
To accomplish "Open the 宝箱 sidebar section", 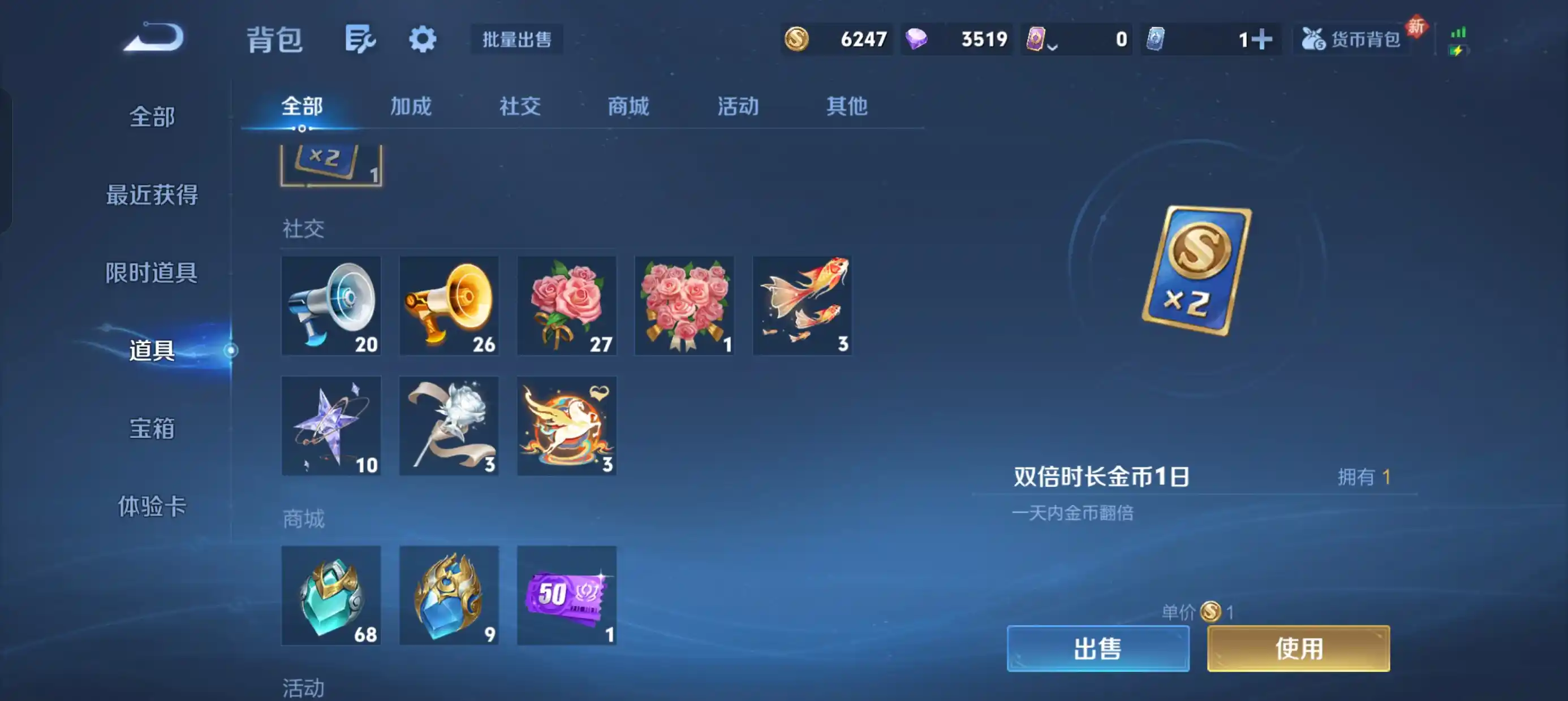I will tap(152, 429).
